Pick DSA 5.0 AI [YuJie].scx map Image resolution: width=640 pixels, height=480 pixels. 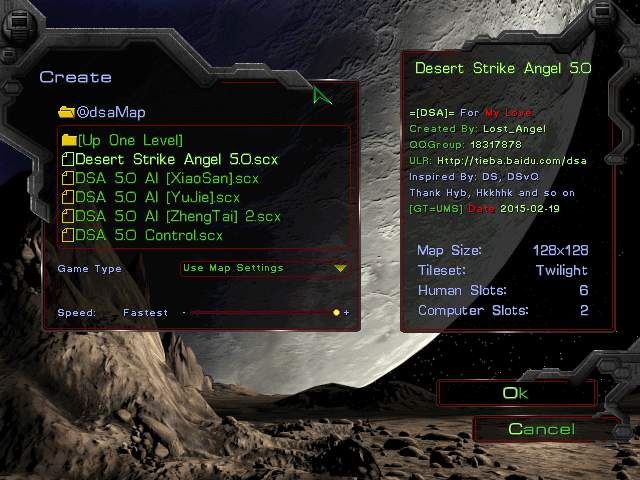pyautogui.click(x=157, y=197)
